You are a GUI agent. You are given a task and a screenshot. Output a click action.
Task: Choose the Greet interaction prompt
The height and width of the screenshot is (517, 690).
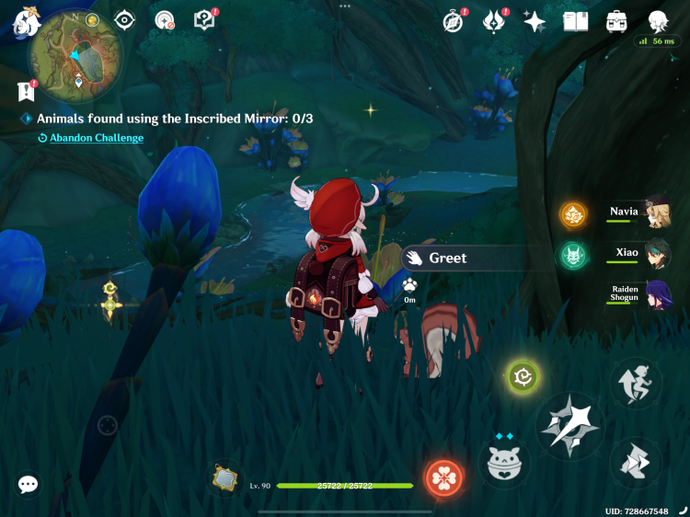click(x=446, y=258)
